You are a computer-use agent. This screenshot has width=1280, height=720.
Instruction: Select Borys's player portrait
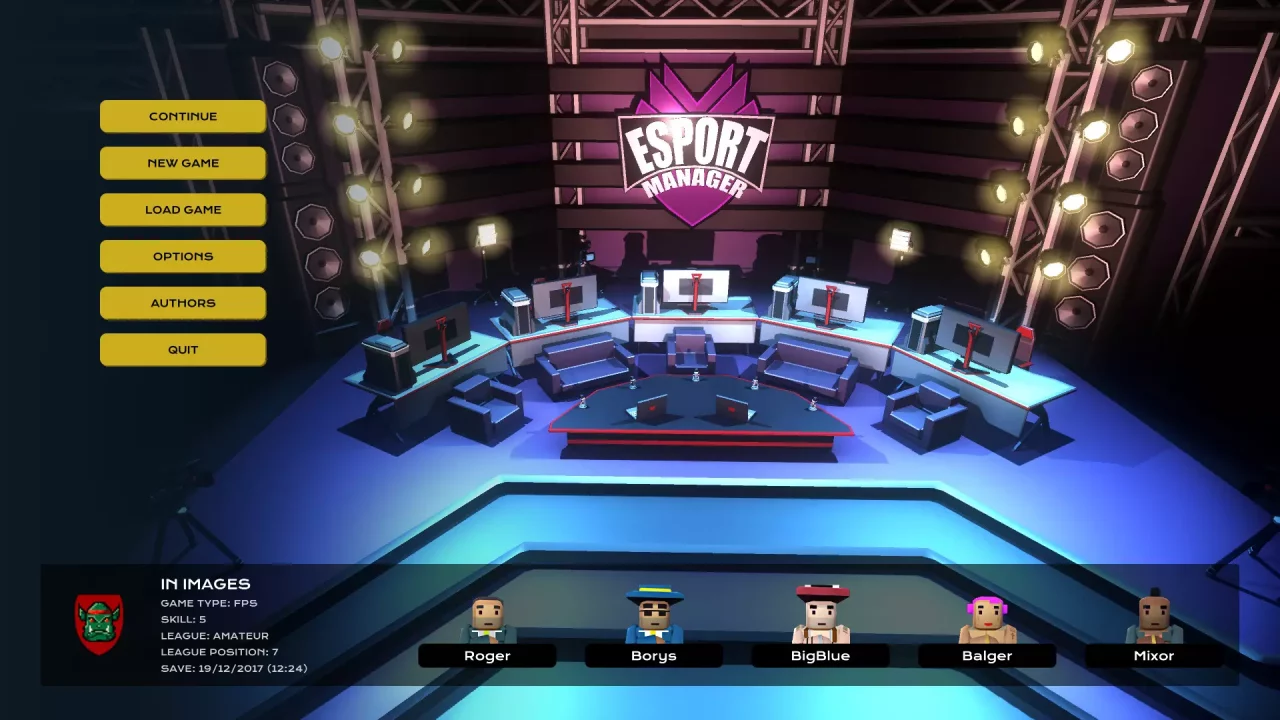coord(654,615)
